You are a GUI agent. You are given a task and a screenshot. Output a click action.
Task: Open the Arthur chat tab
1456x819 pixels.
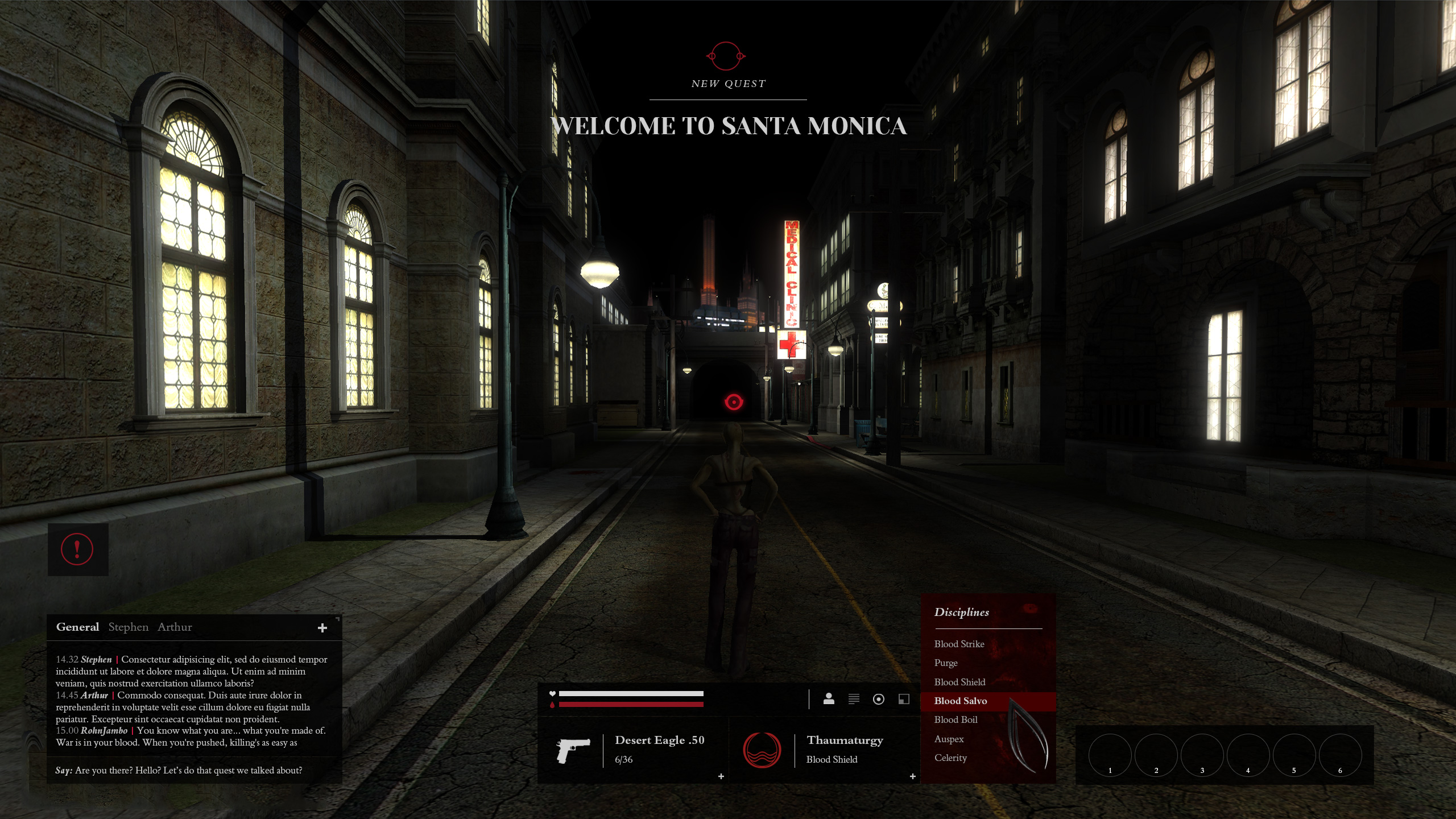(x=175, y=627)
